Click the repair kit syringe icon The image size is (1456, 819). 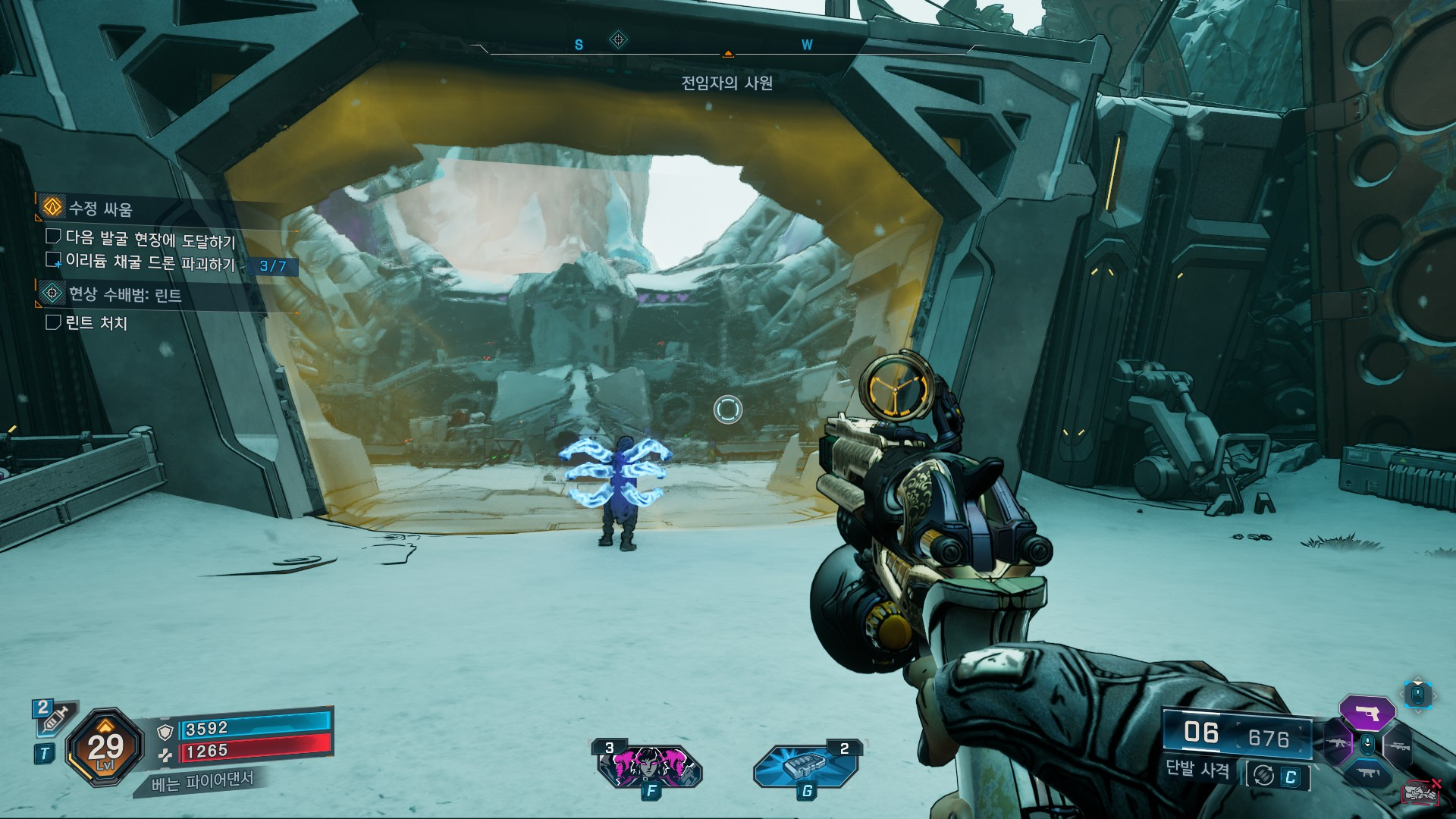[x=53, y=717]
